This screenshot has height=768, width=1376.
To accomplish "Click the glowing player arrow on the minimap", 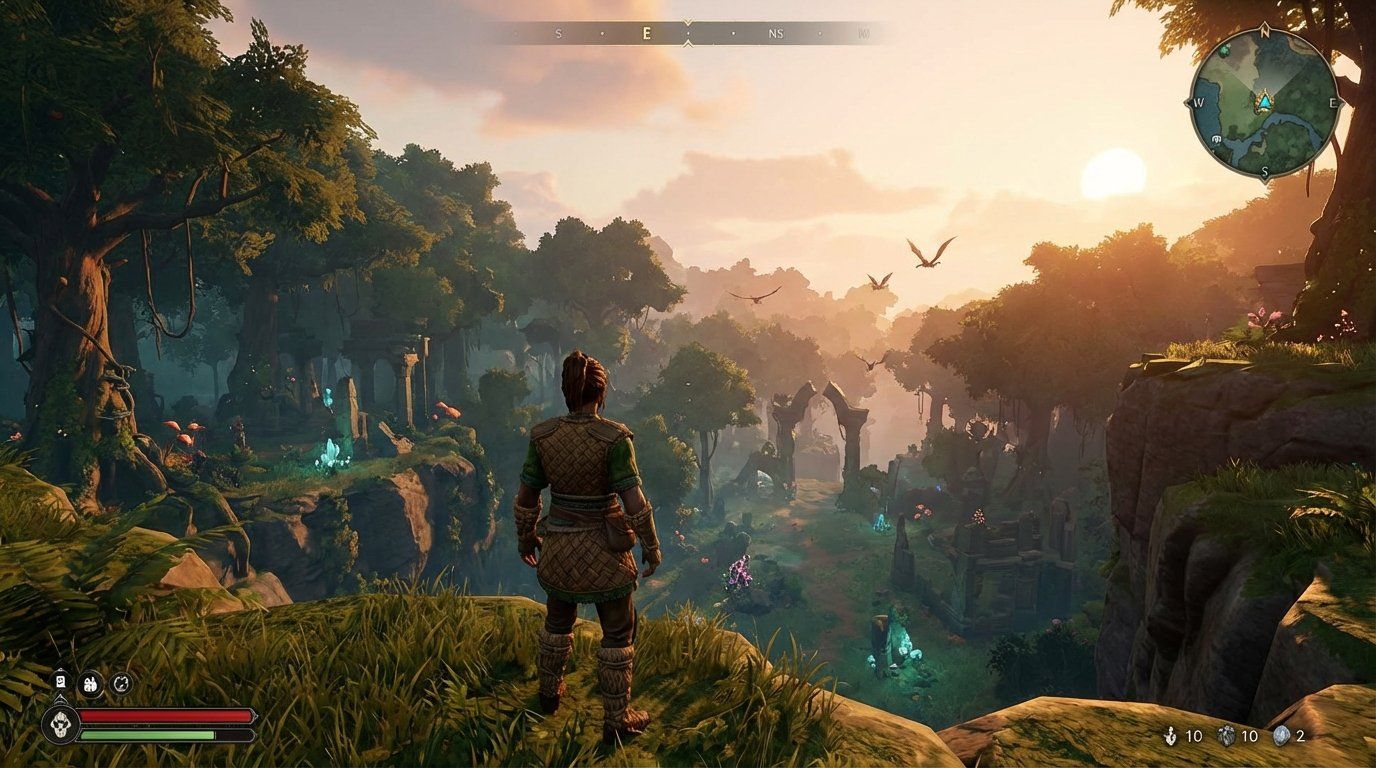I will [x=1264, y=102].
